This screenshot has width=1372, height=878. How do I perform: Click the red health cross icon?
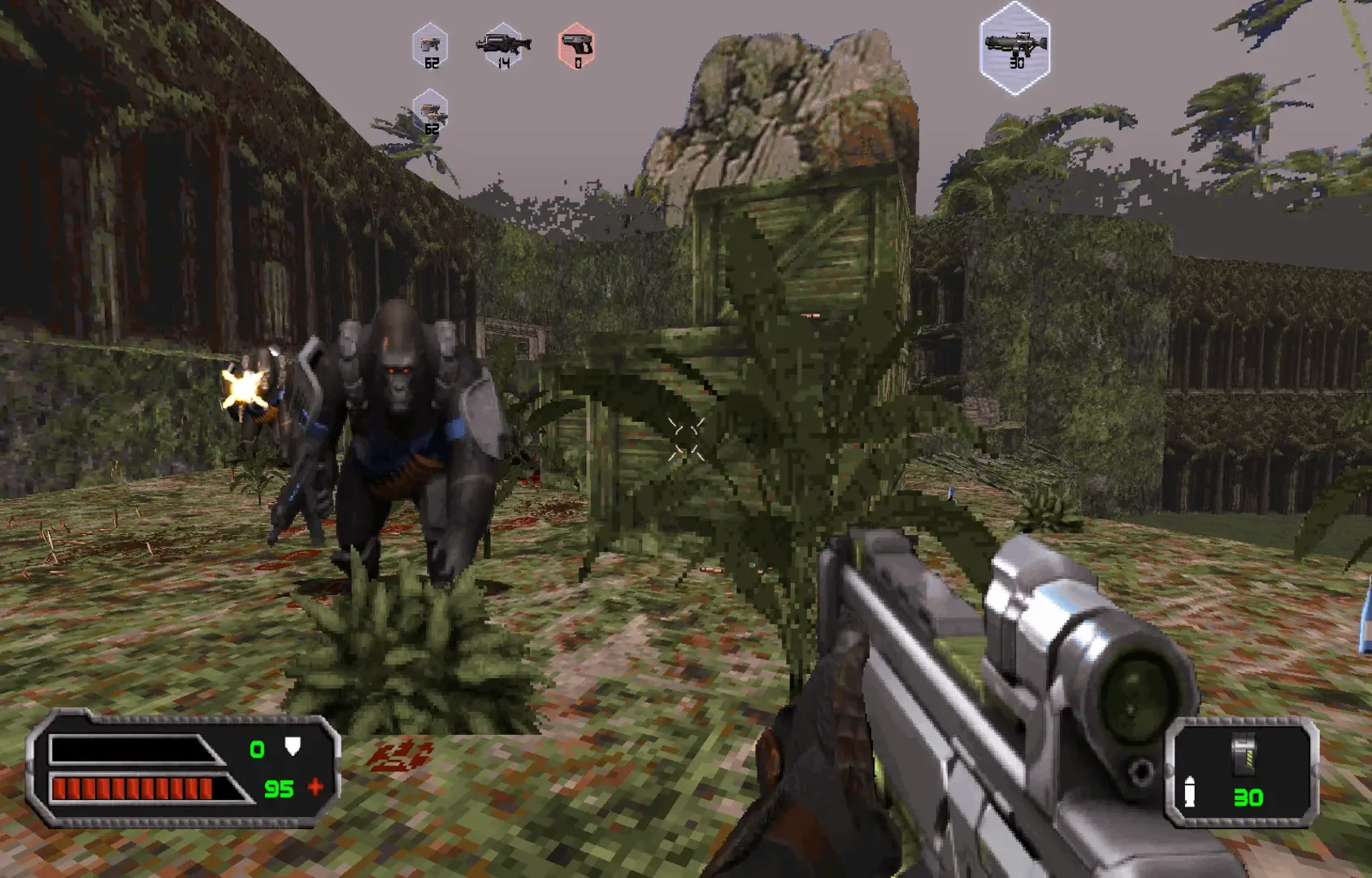(315, 787)
